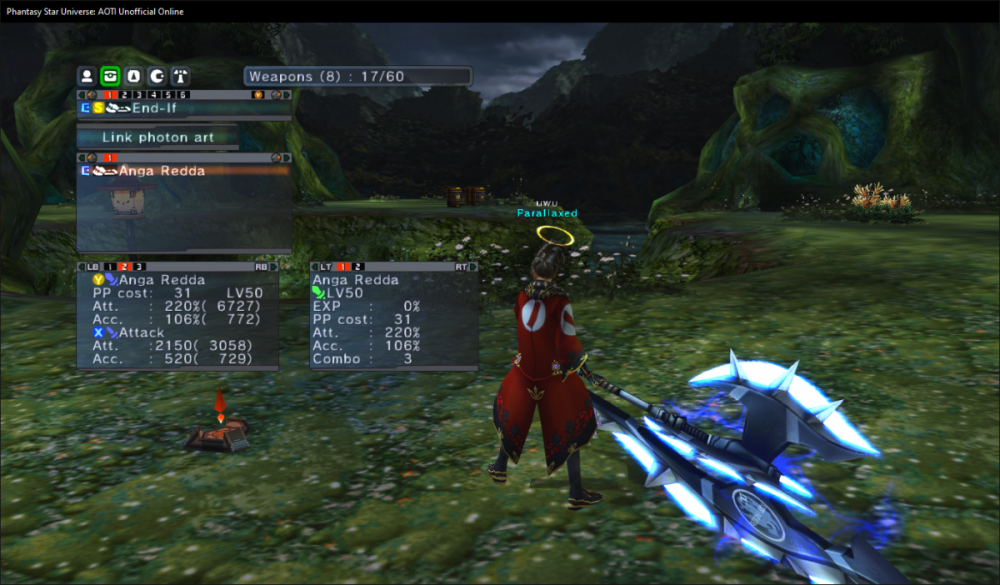Open the character status menu icon

[87, 76]
